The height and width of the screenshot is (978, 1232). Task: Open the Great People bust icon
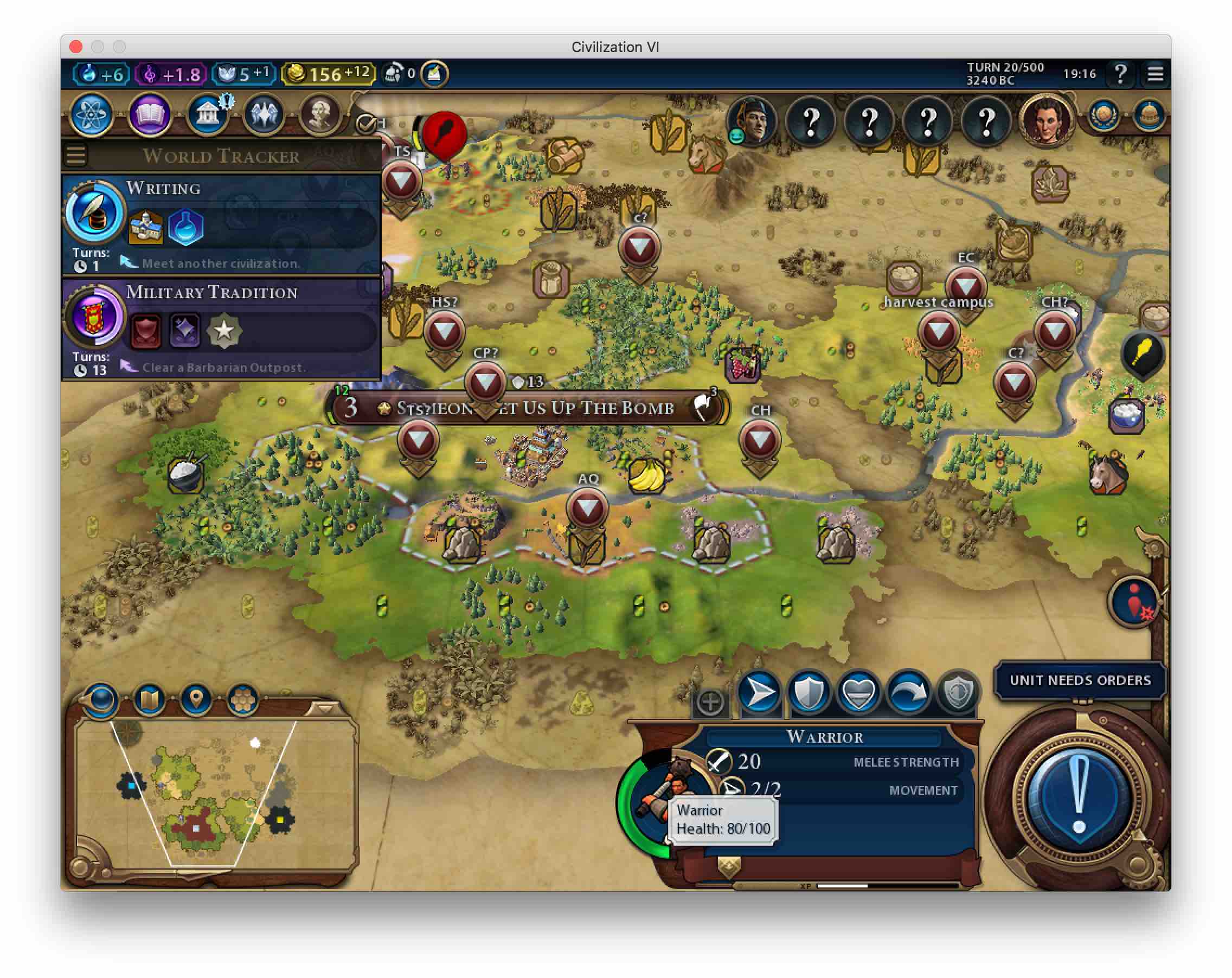tap(319, 115)
